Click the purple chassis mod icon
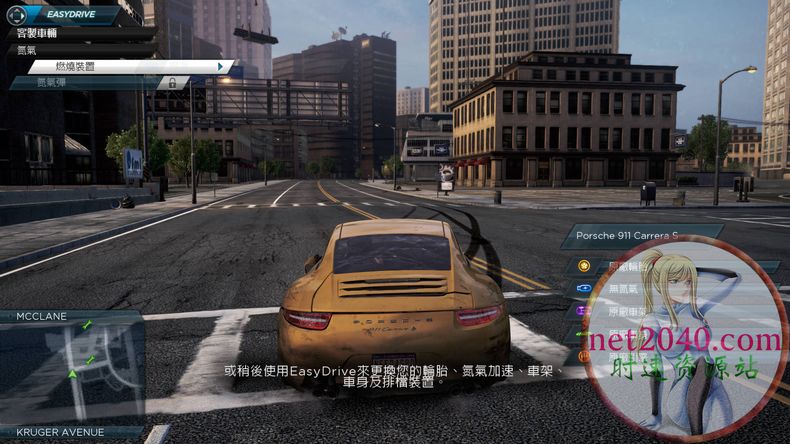The height and width of the screenshot is (444, 790). [x=584, y=311]
